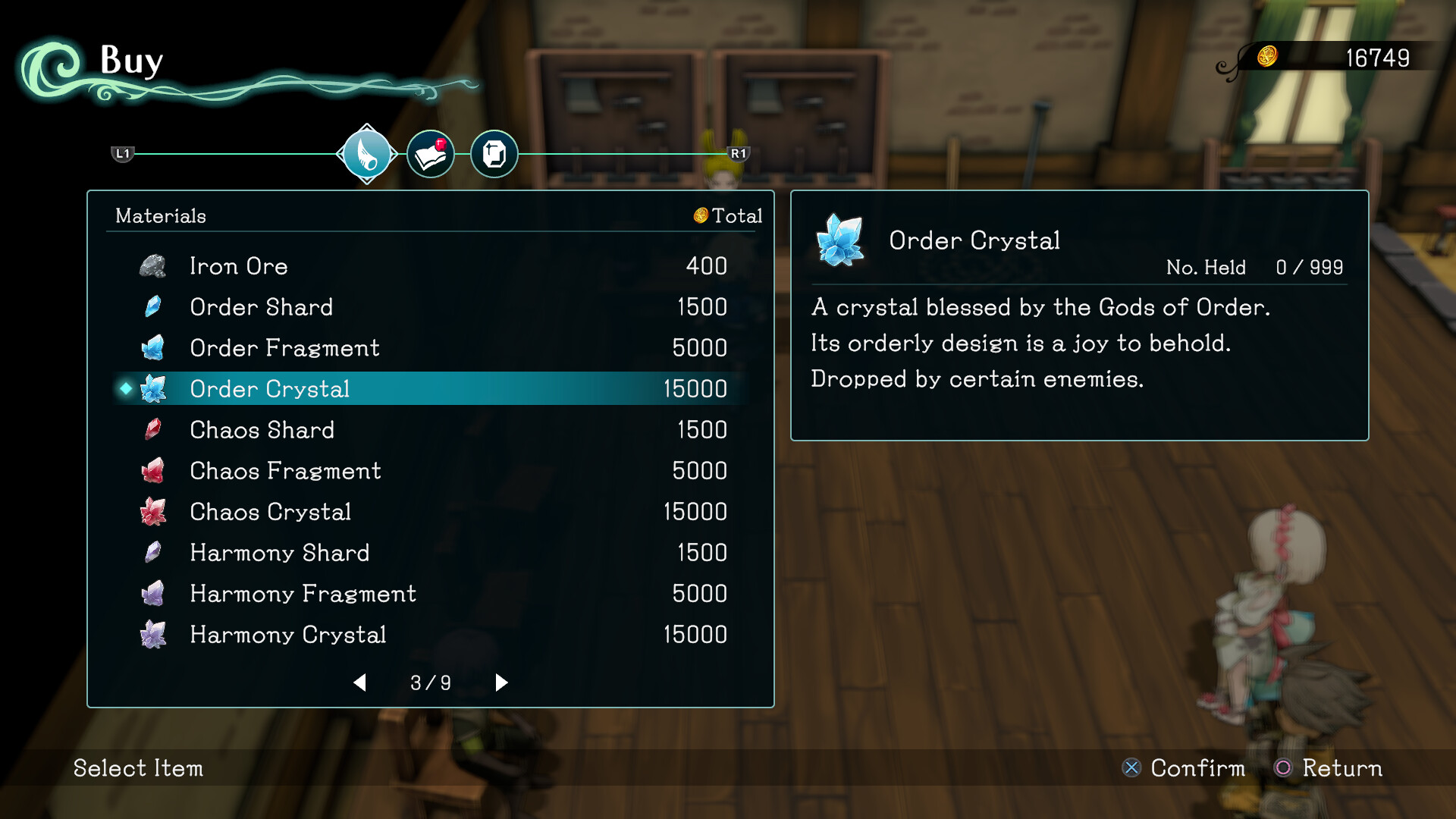Open the book category icon with red notification
Screen dimensions: 1456x819
click(x=430, y=153)
